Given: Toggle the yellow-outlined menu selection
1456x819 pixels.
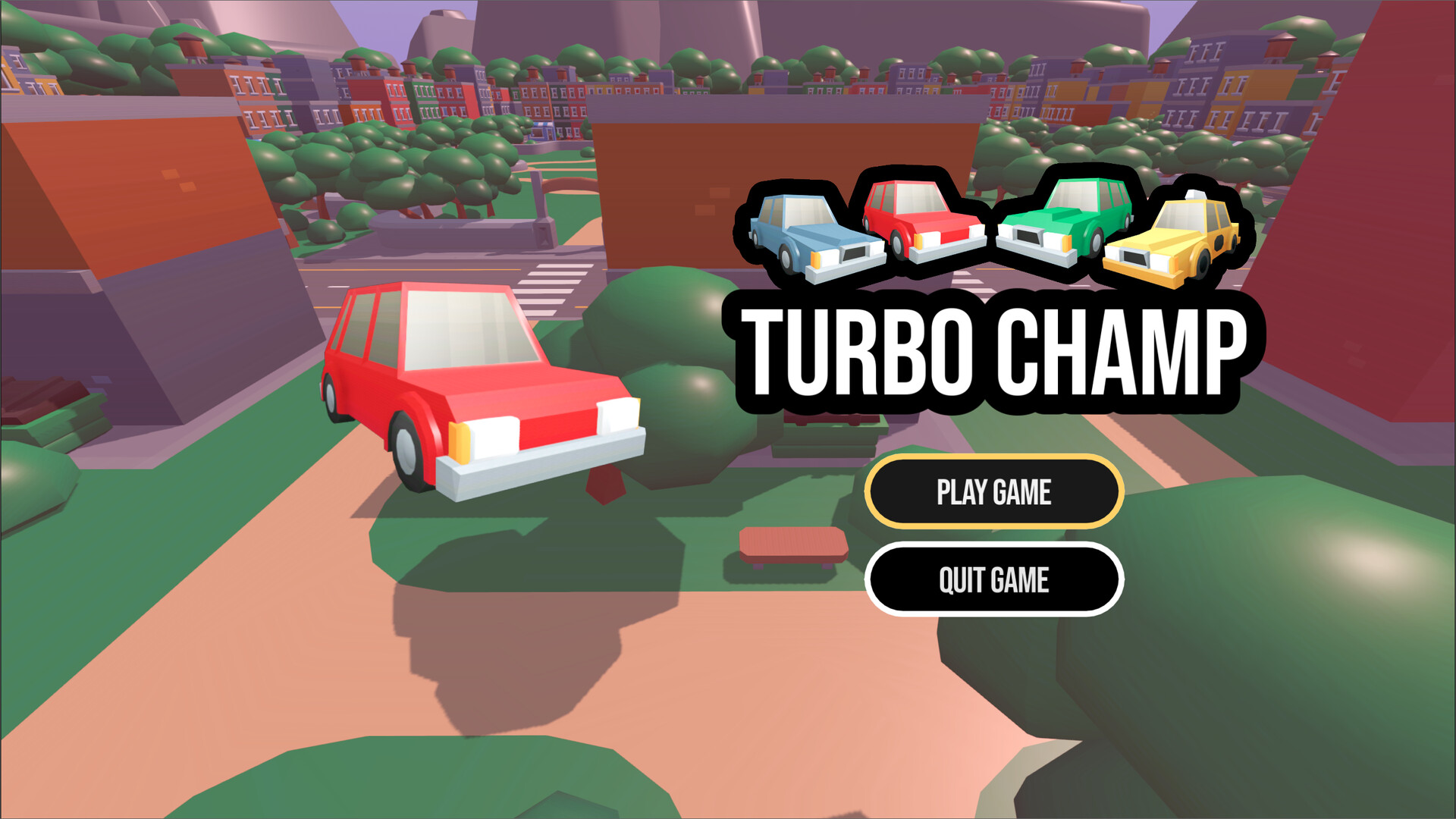Looking at the screenshot, I should tap(994, 491).
